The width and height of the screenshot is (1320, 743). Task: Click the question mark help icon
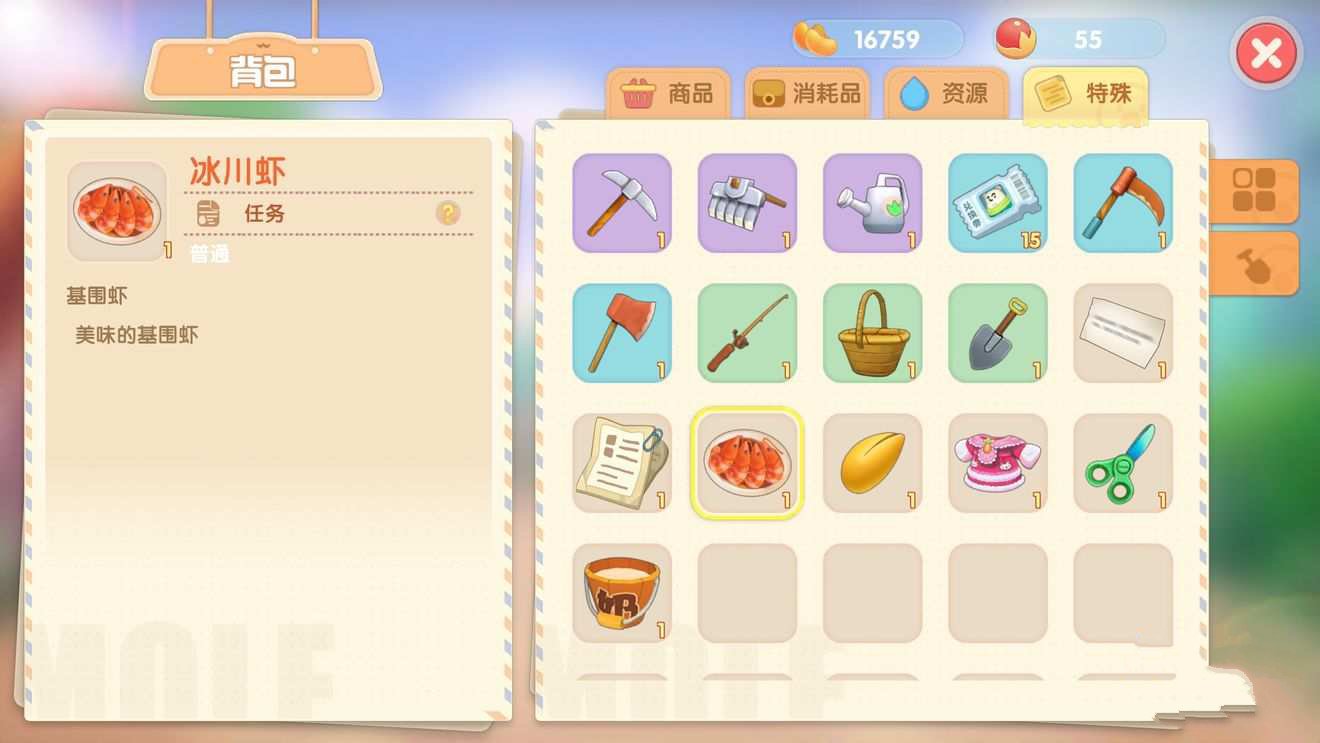click(x=447, y=213)
